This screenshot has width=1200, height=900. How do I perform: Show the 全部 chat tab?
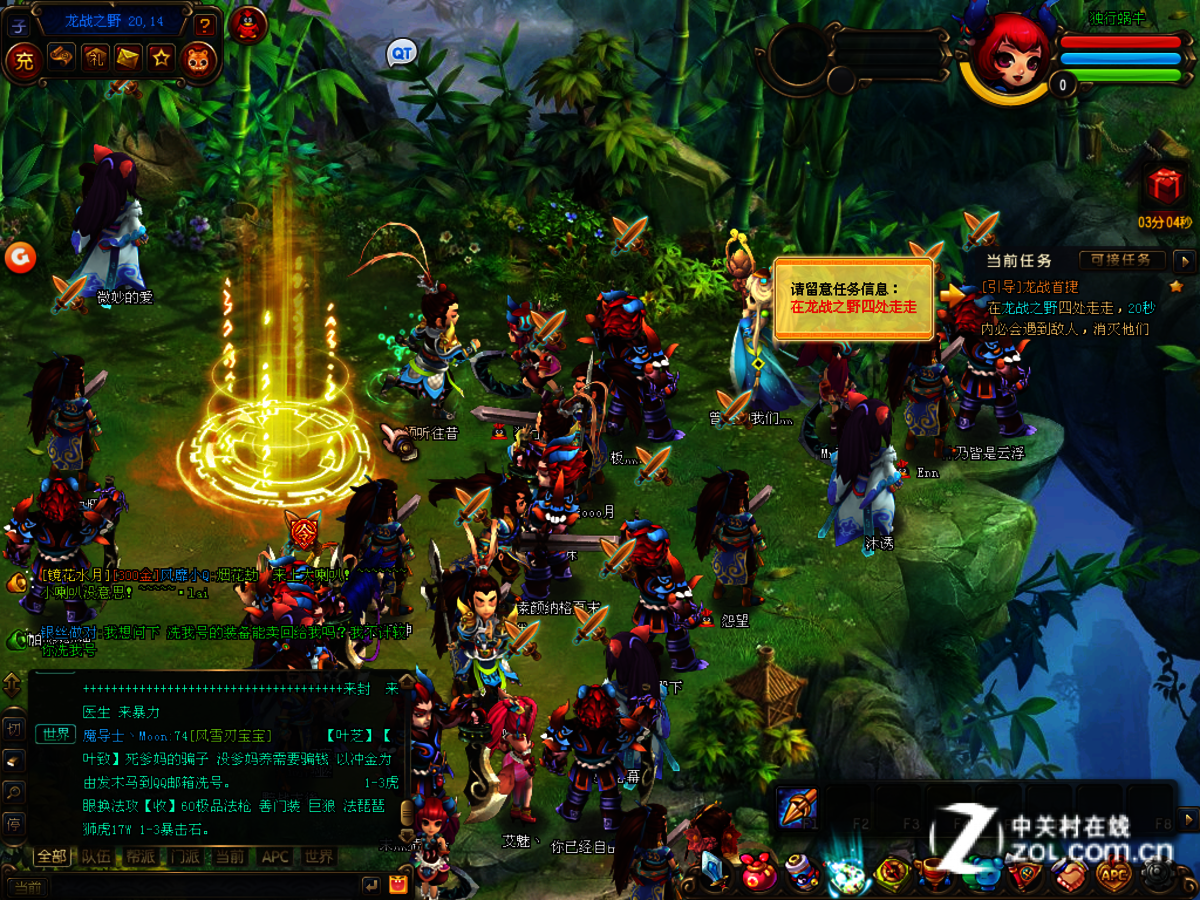click(x=52, y=857)
